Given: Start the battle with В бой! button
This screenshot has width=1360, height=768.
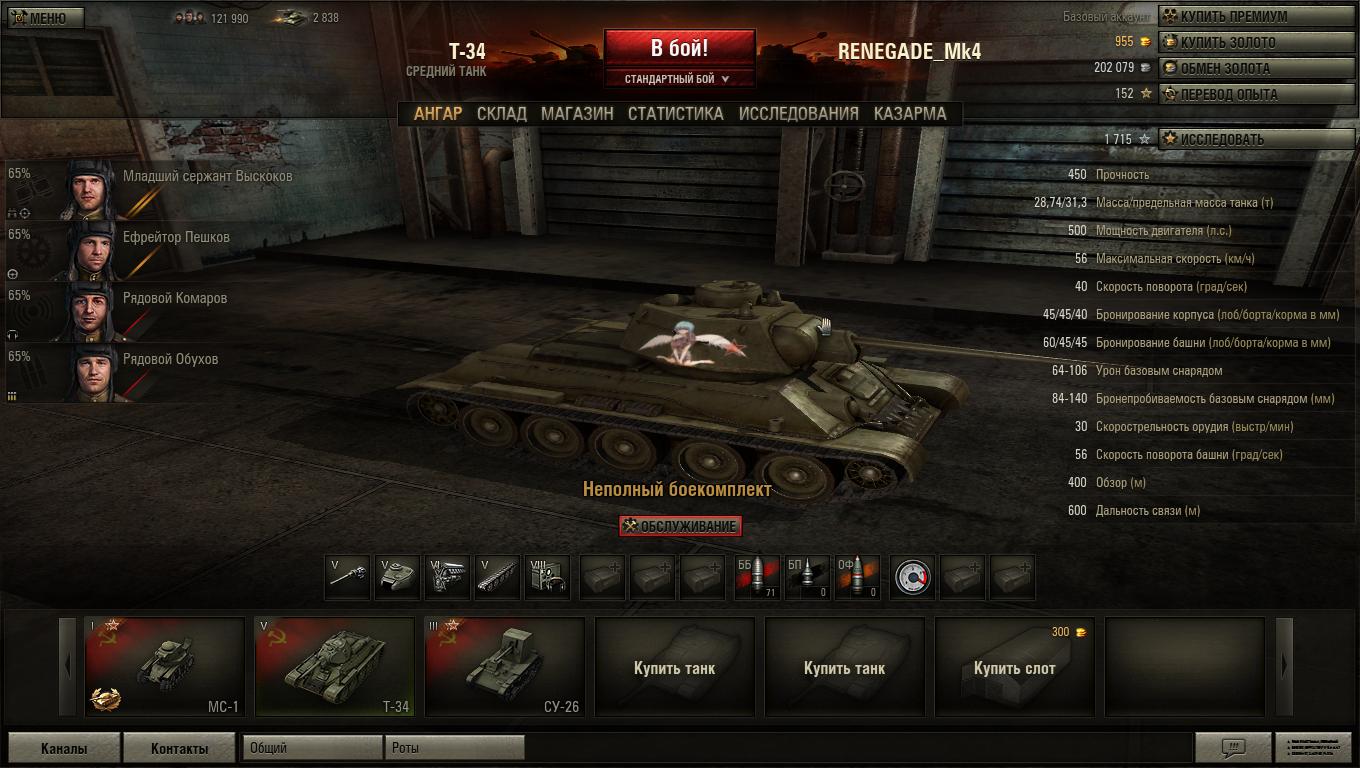Looking at the screenshot, I should [679, 48].
